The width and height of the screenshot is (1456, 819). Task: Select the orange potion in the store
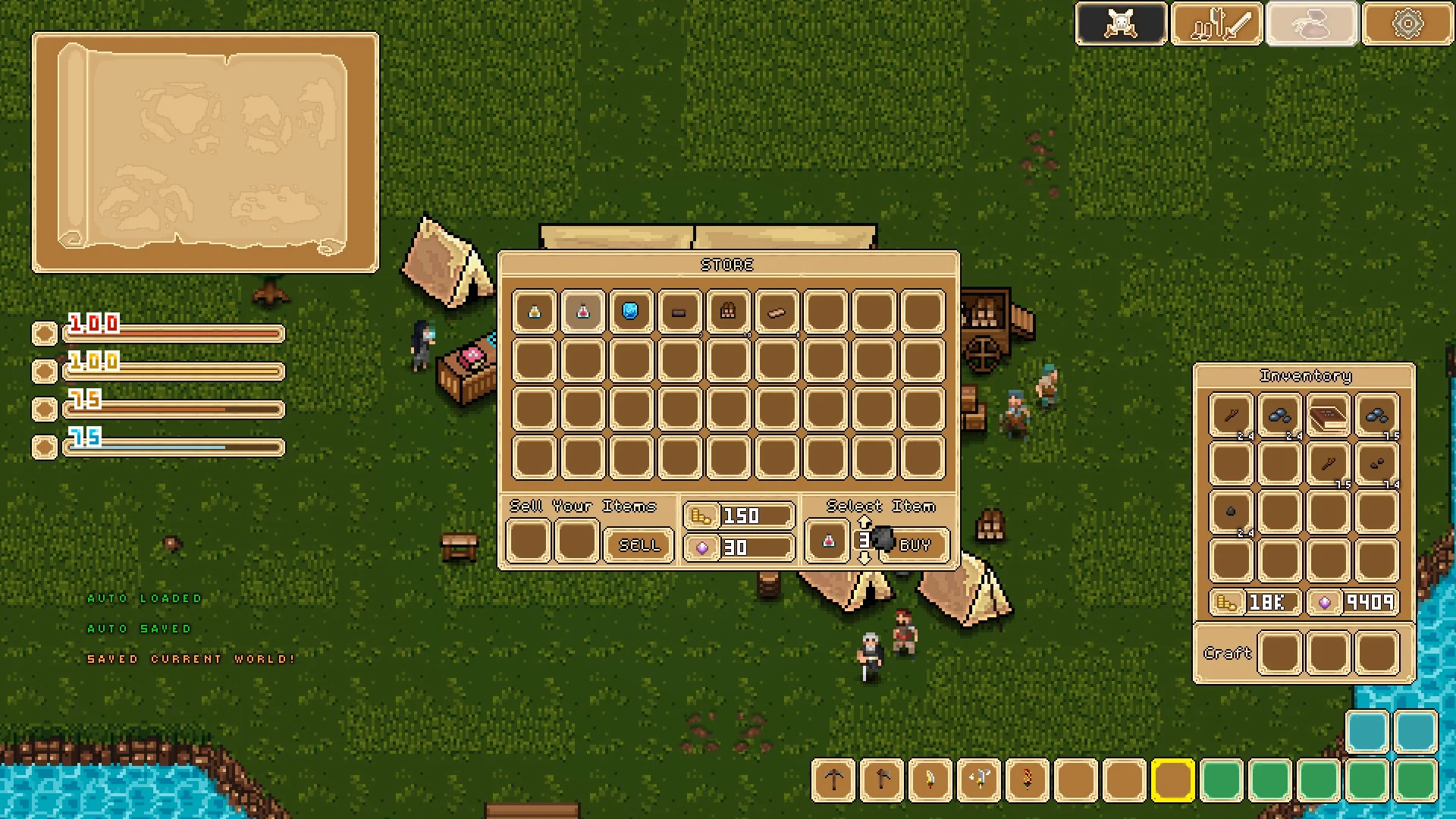click(535, 312)
